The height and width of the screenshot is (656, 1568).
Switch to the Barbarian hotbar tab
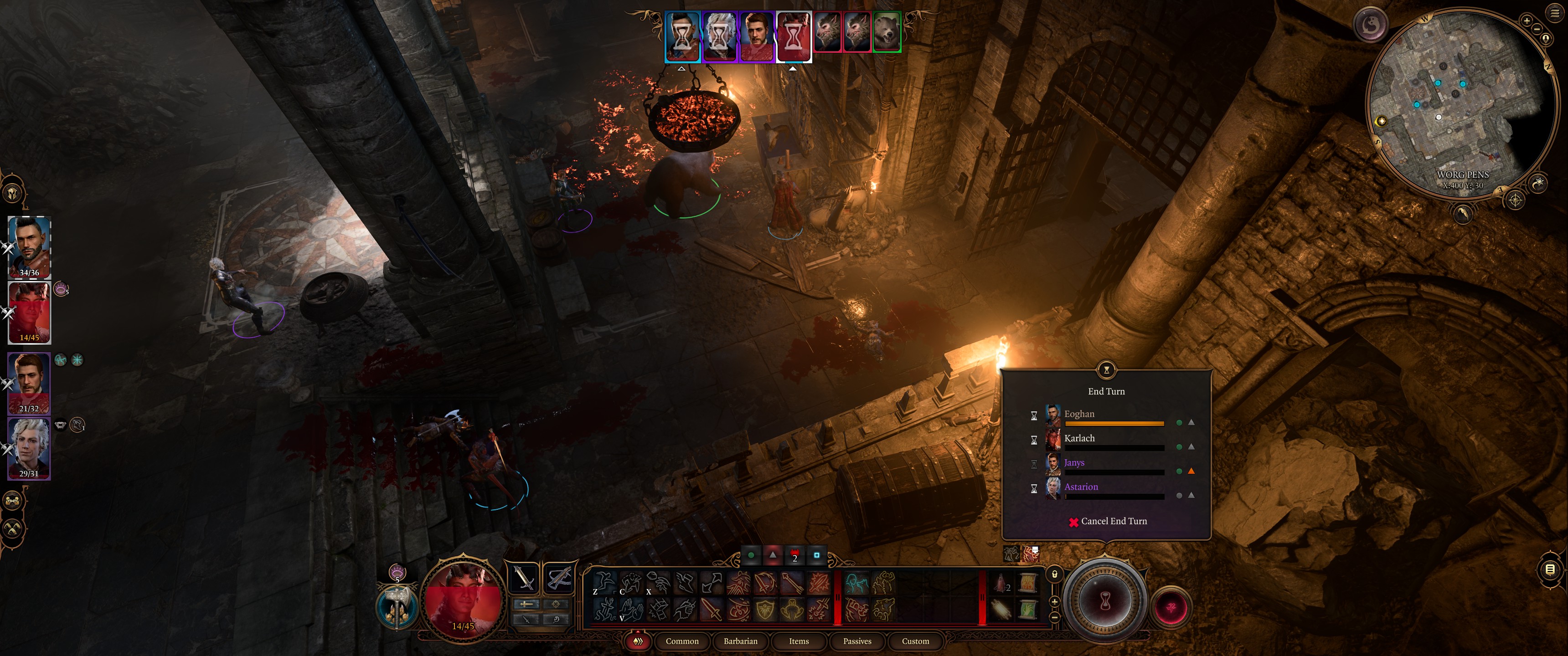click(x=740, y=641)
